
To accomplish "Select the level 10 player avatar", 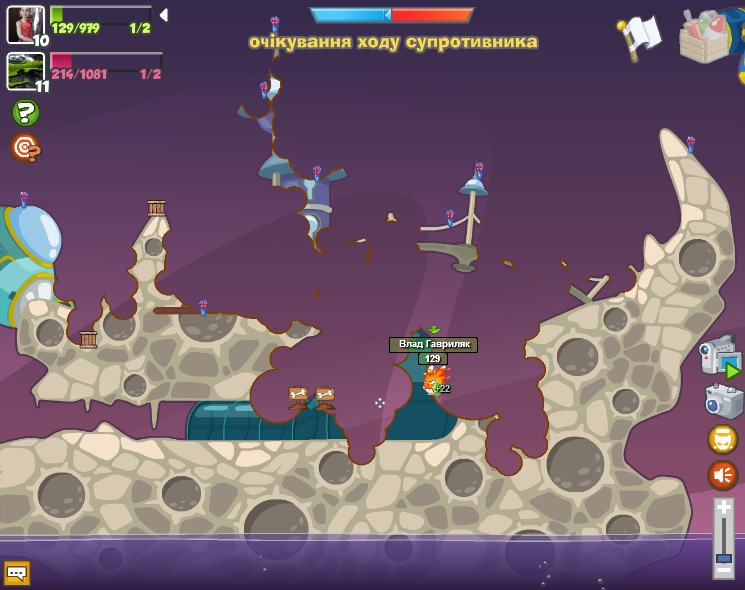I will click(25, 24).
